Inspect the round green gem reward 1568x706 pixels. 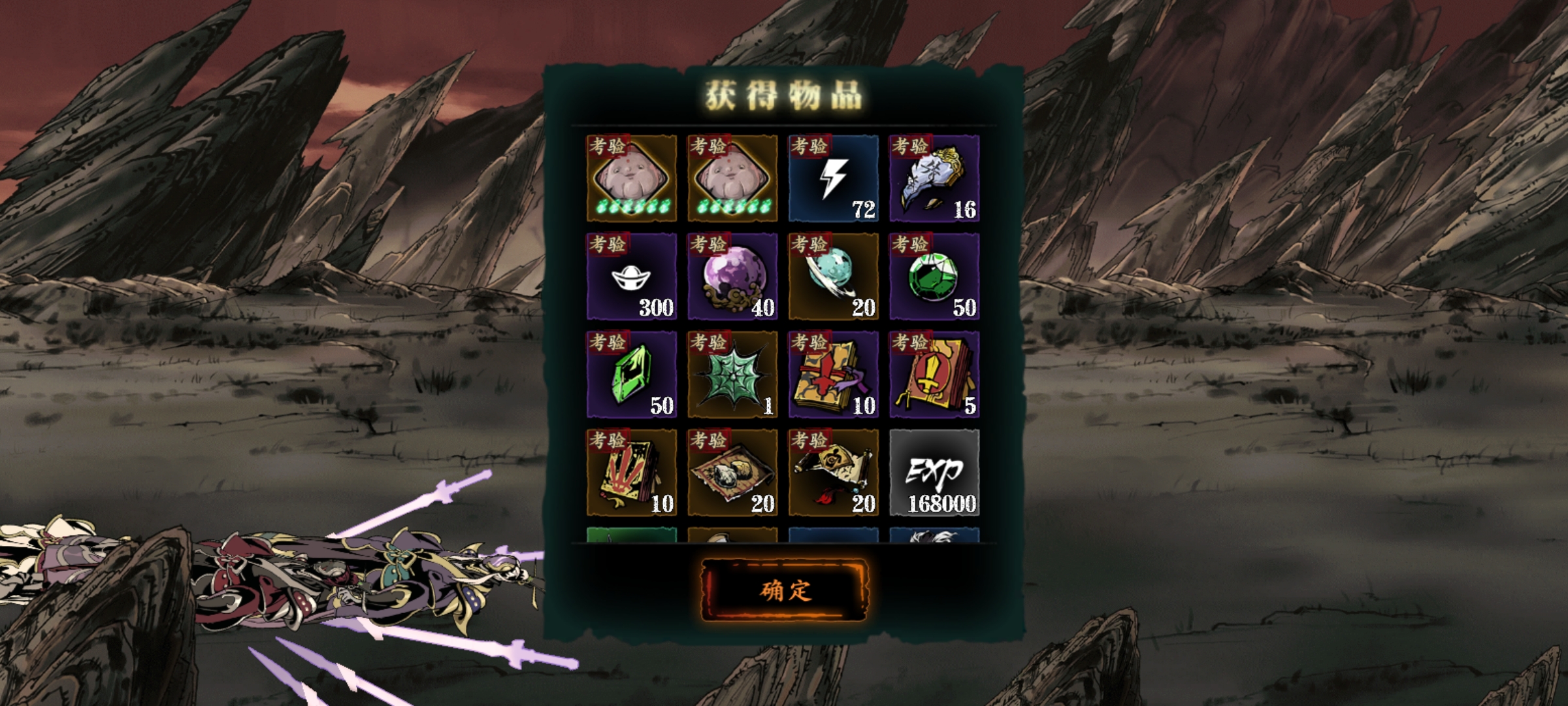[934, 277]
